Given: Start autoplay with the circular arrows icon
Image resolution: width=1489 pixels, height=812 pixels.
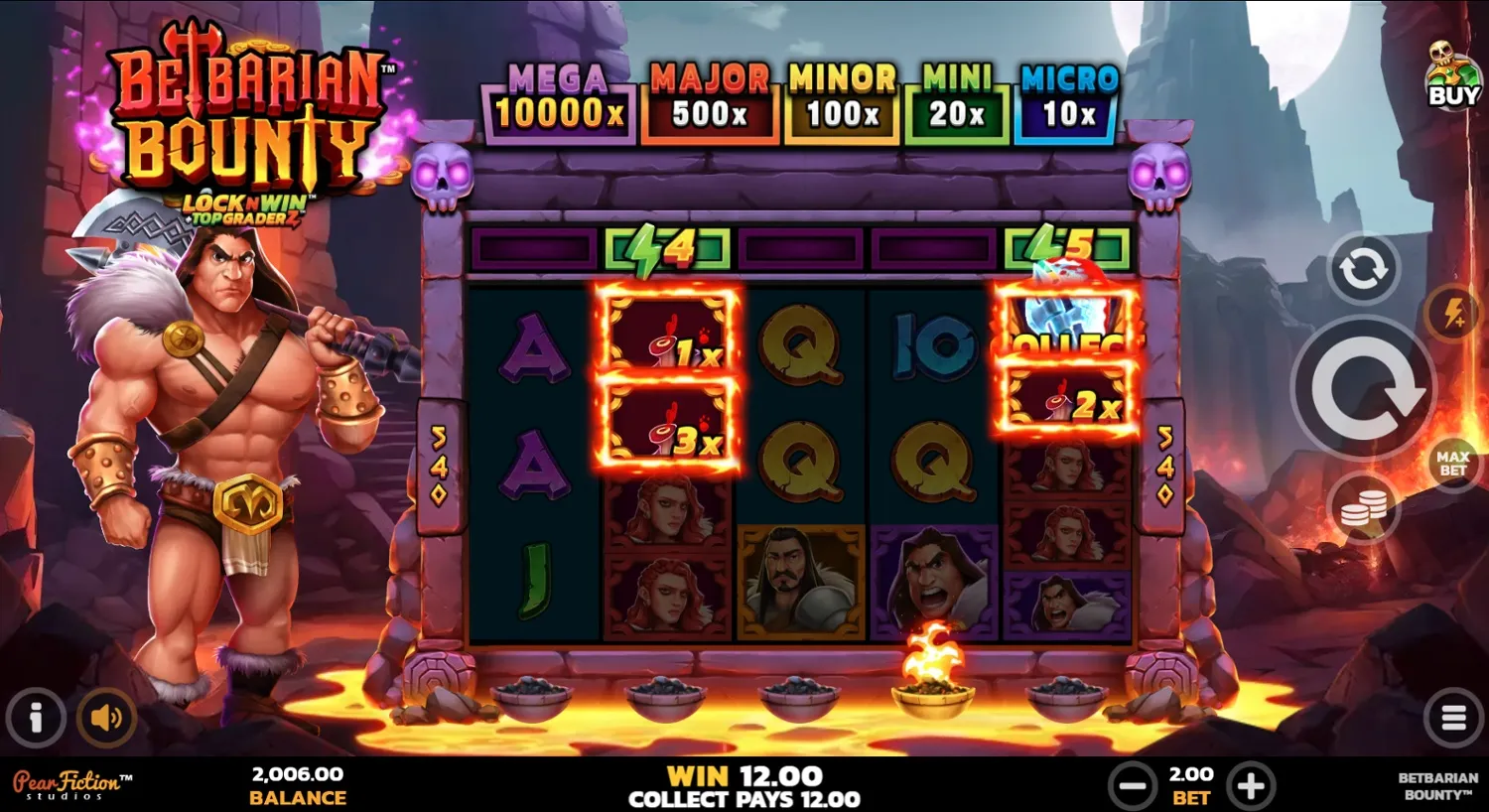Looking at the screenshot, I should tap(1364, 269).
